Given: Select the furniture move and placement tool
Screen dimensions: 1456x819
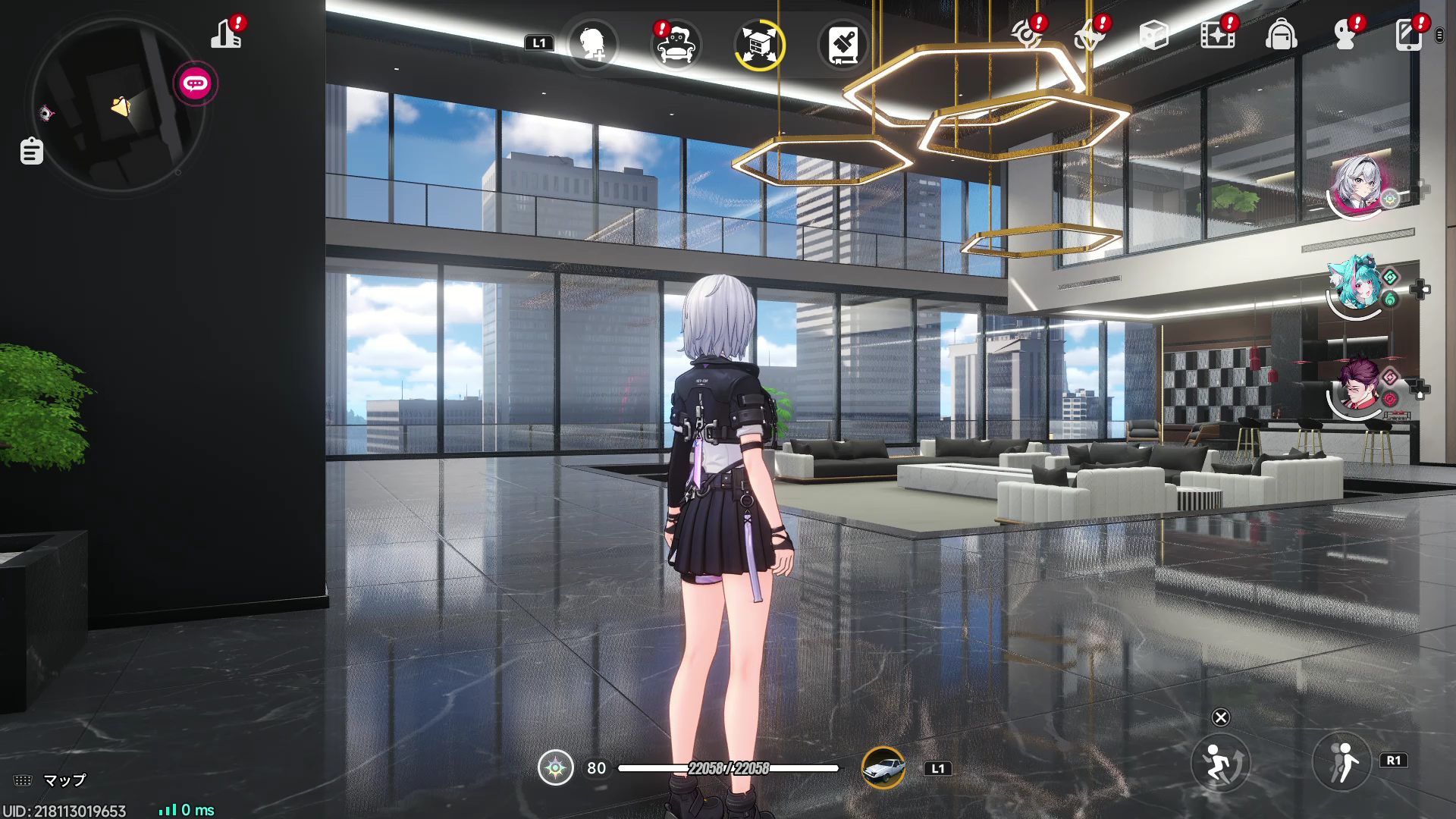Looking at the screenshot, I should pyautogui.click(x=760, y=44).
